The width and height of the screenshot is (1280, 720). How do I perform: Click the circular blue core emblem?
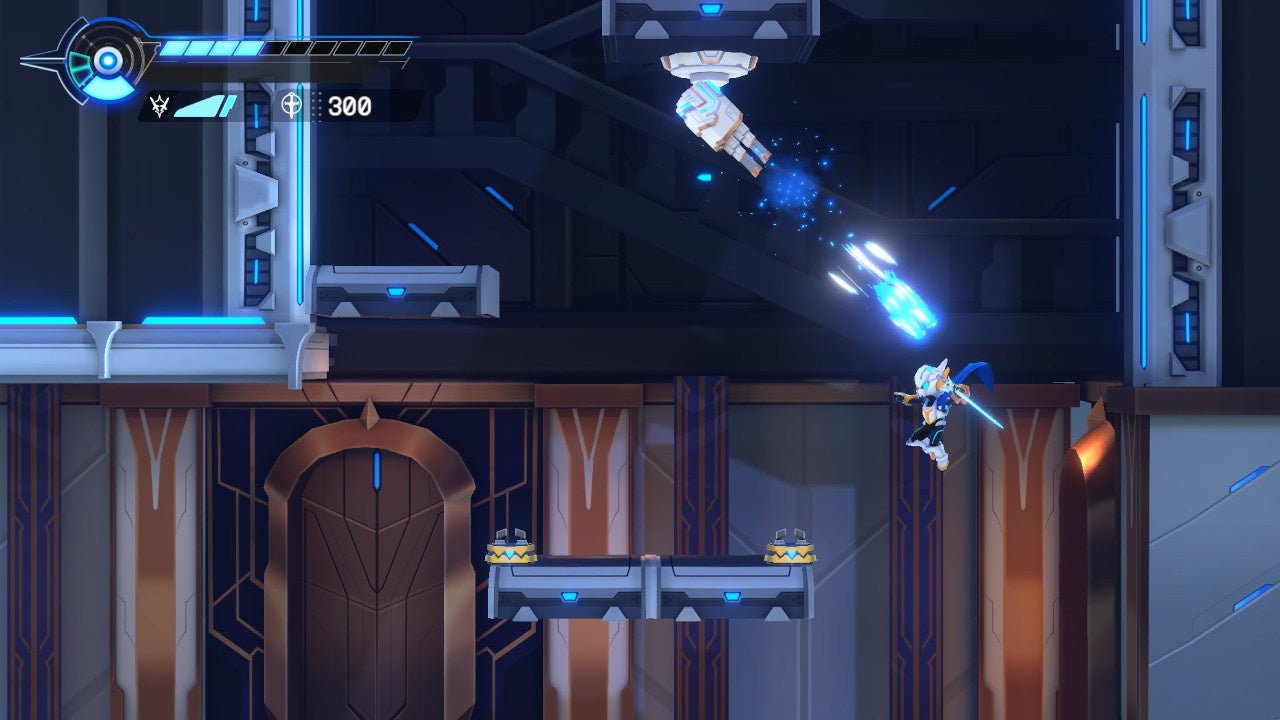106,62
